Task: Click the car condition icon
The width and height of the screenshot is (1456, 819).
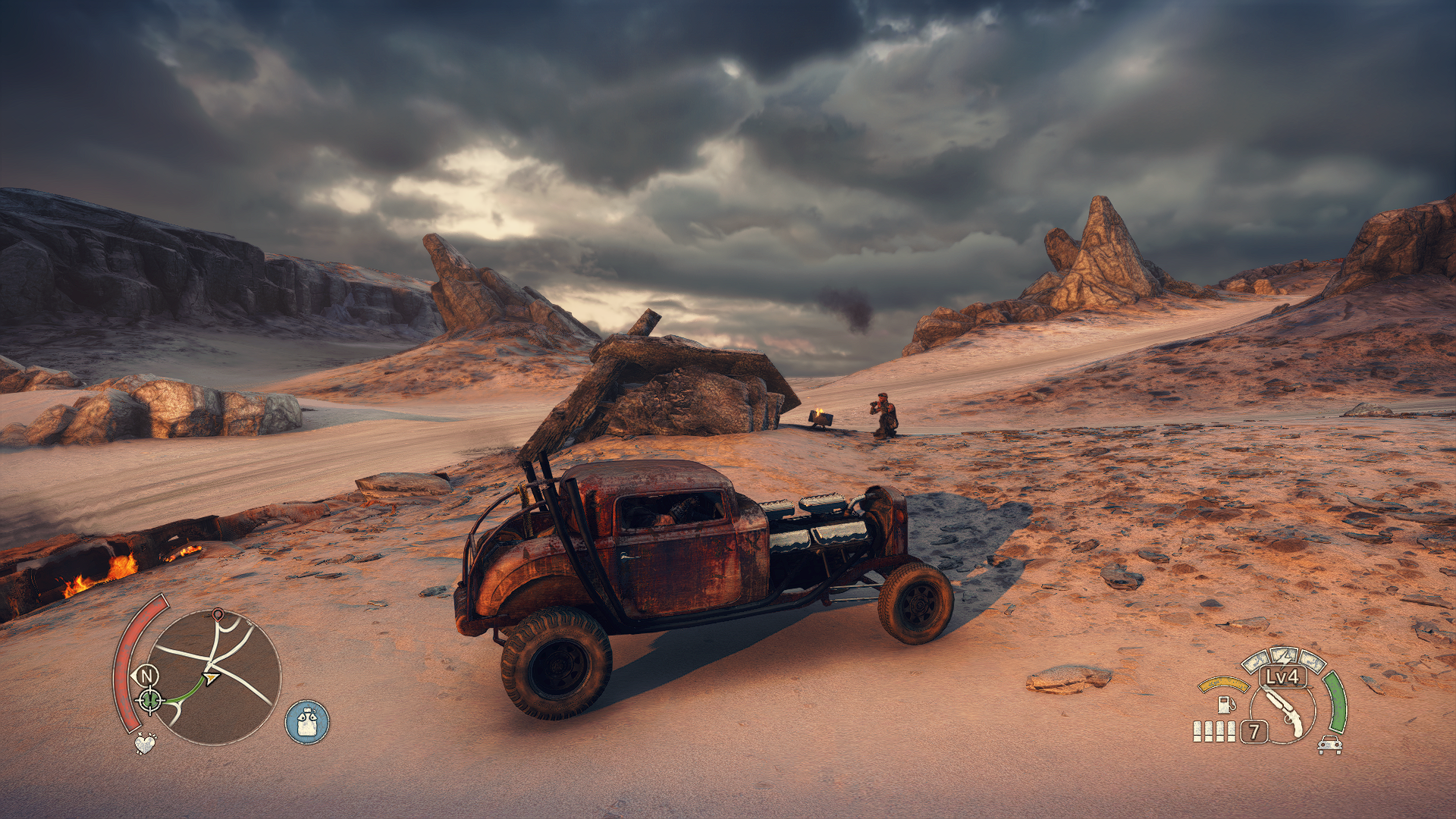Action: coord(1329,745)
